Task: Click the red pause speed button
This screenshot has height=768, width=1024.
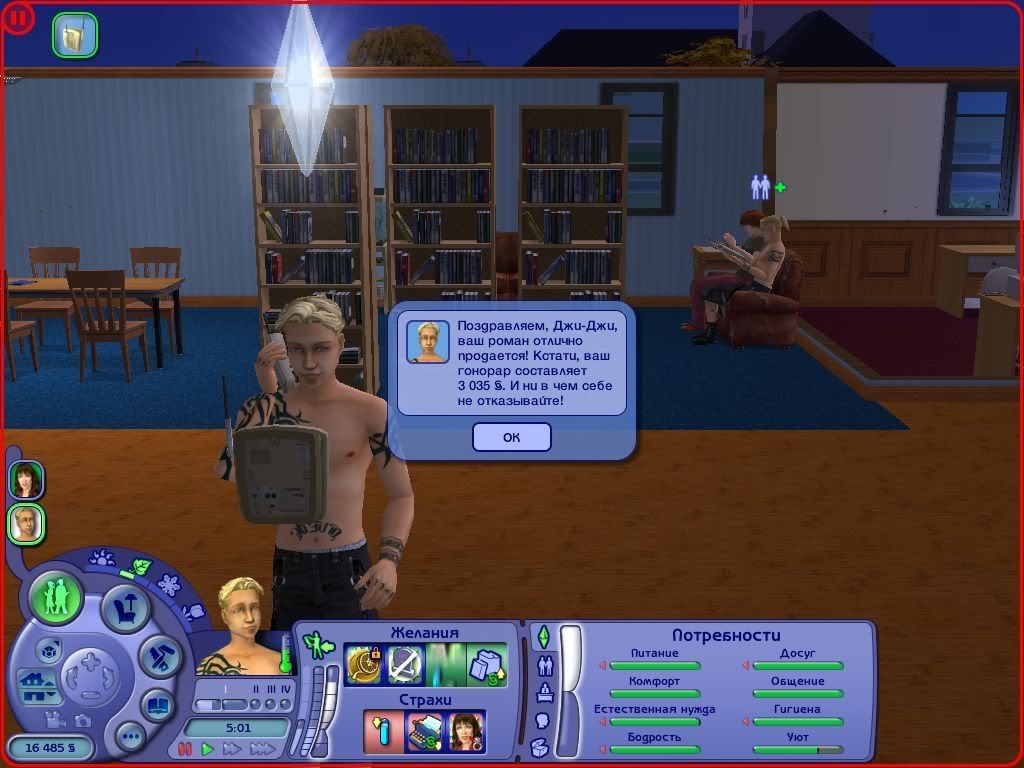Action: tap(184, 748)
